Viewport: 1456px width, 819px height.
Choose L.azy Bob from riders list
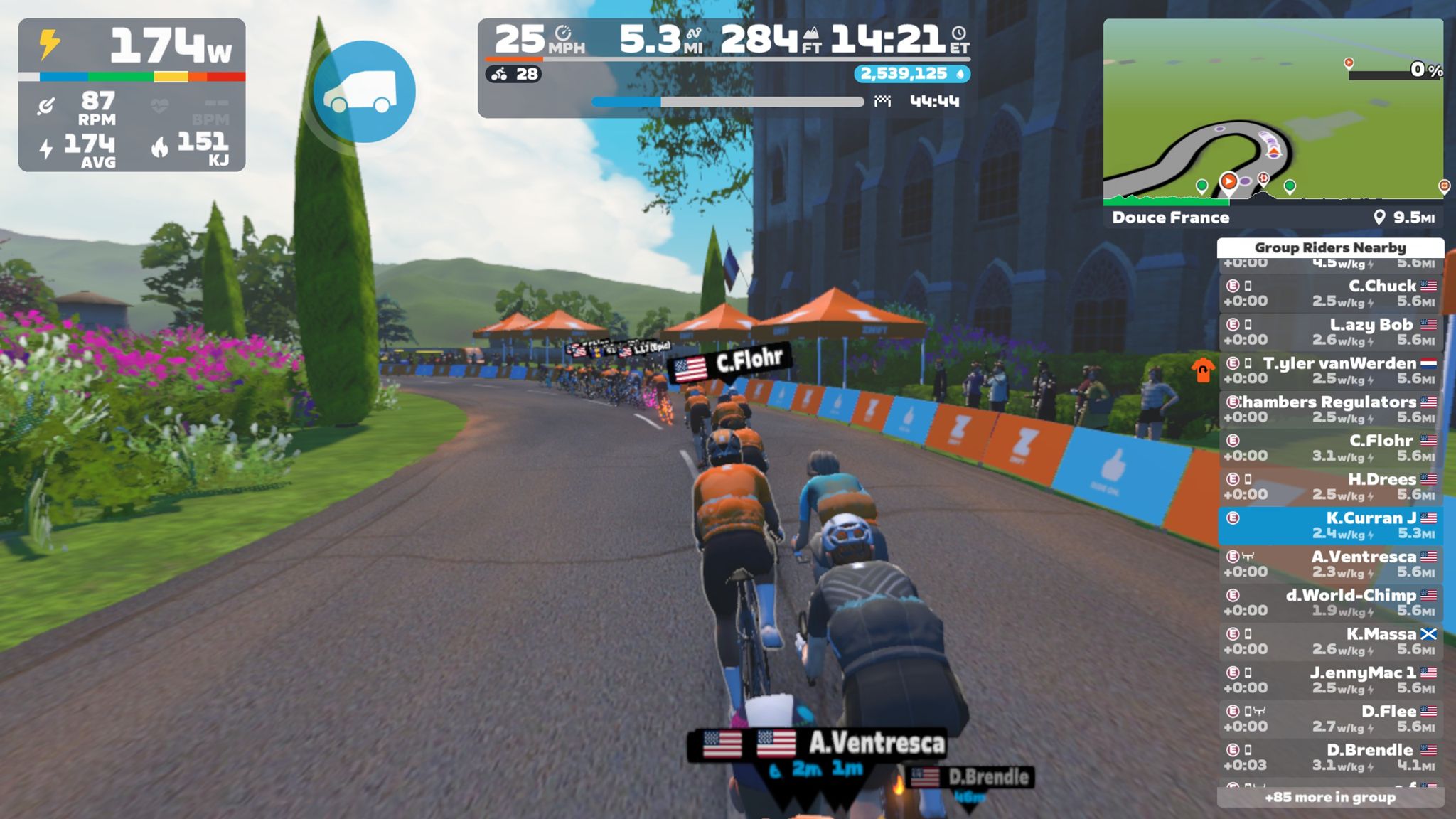pos(1329,332)
